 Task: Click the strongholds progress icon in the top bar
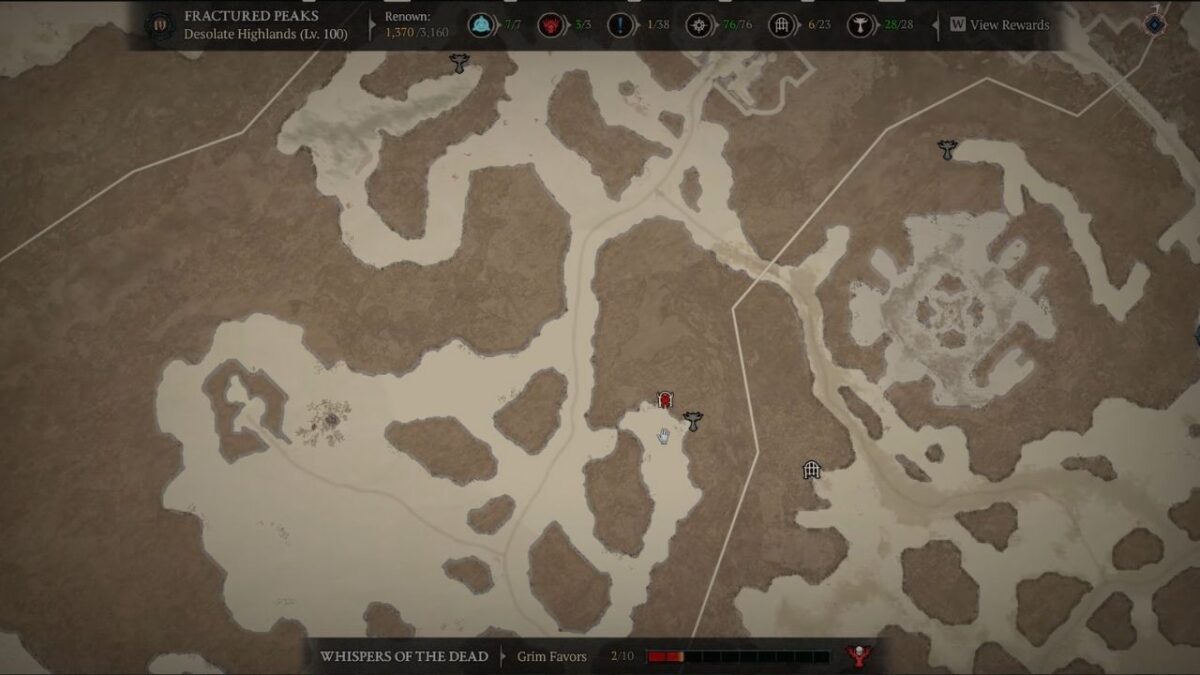550,25
